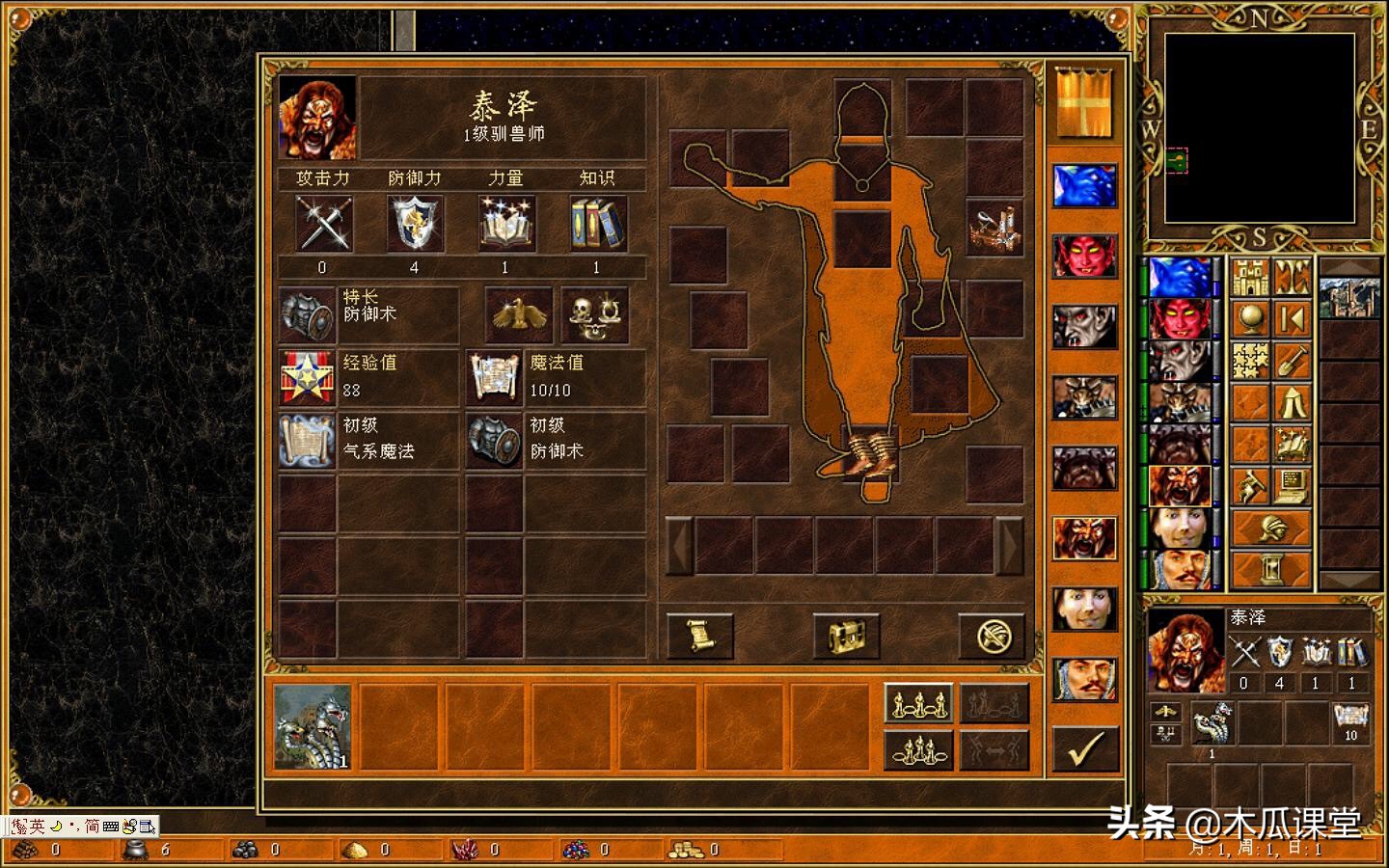
Task: Click the golden treasure chest button
Action: coord(846,637)
